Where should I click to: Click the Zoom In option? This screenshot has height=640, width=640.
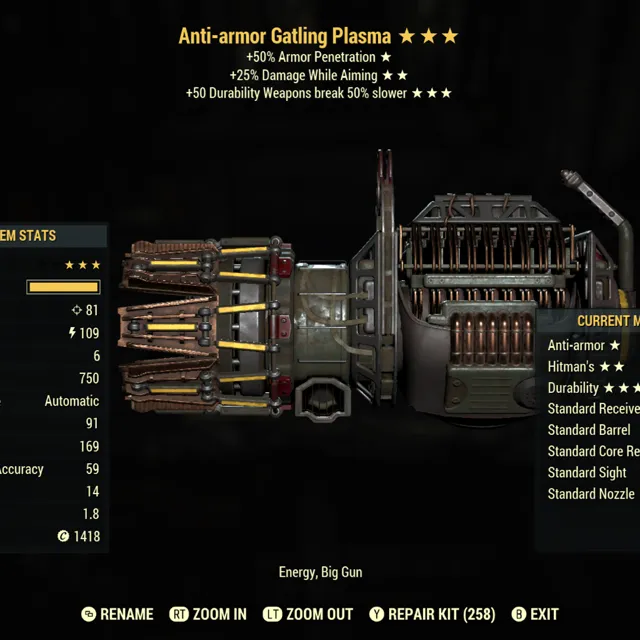[208, 614]
